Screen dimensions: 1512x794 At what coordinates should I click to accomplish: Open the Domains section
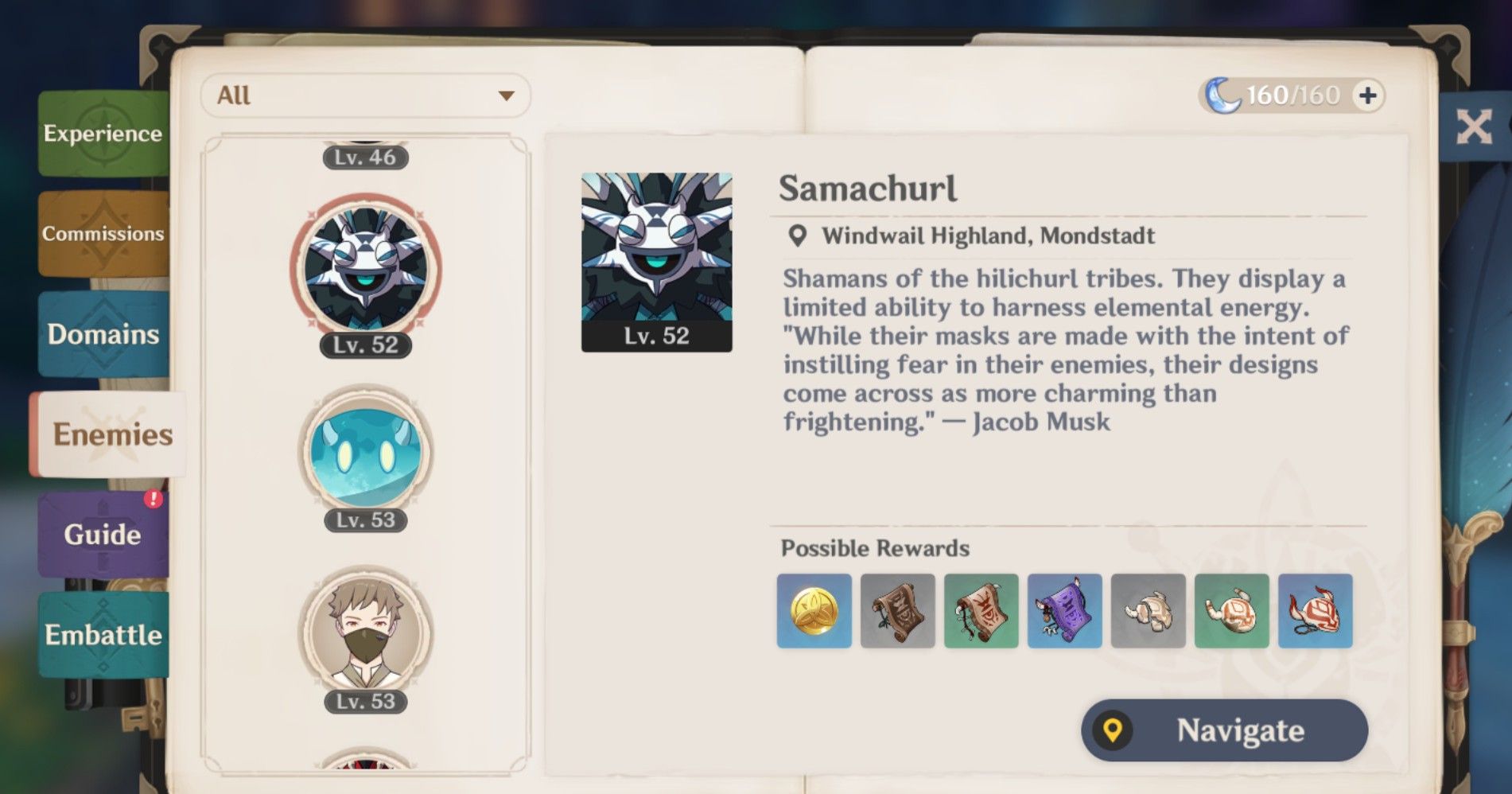click(x=102, y=335)
